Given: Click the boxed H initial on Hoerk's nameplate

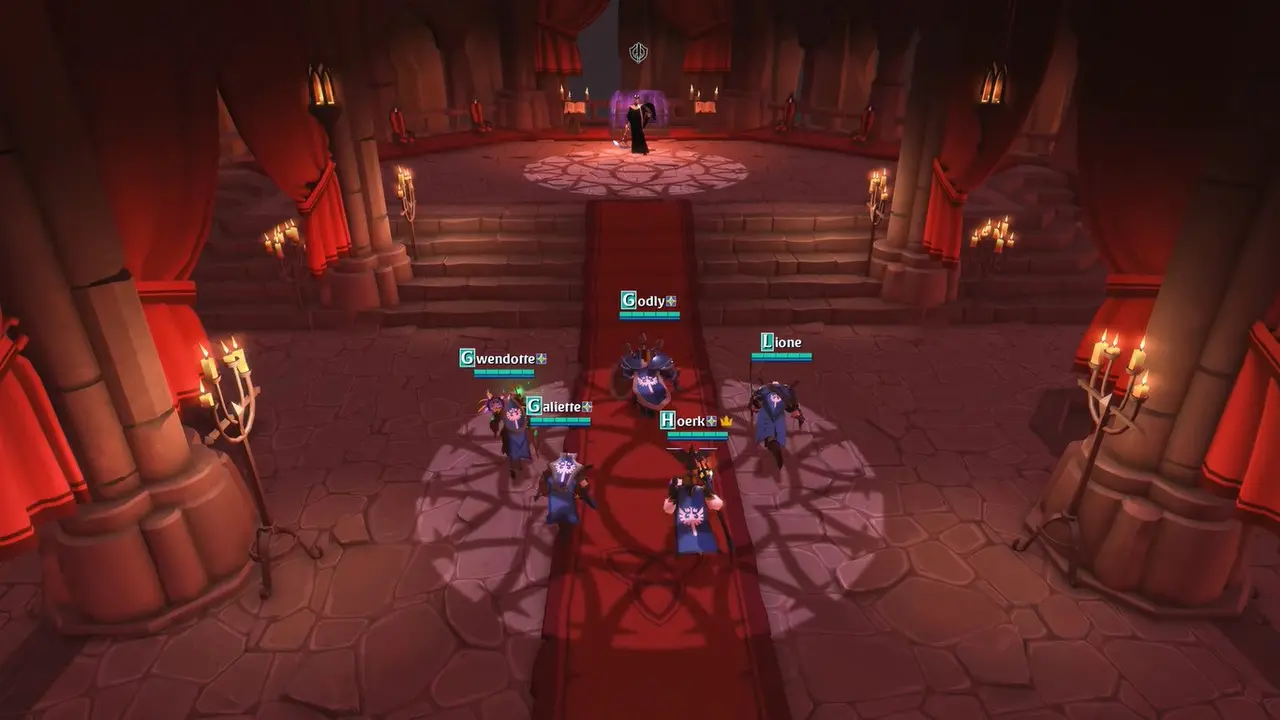Looking at the screenshot, I should [667, 421].
